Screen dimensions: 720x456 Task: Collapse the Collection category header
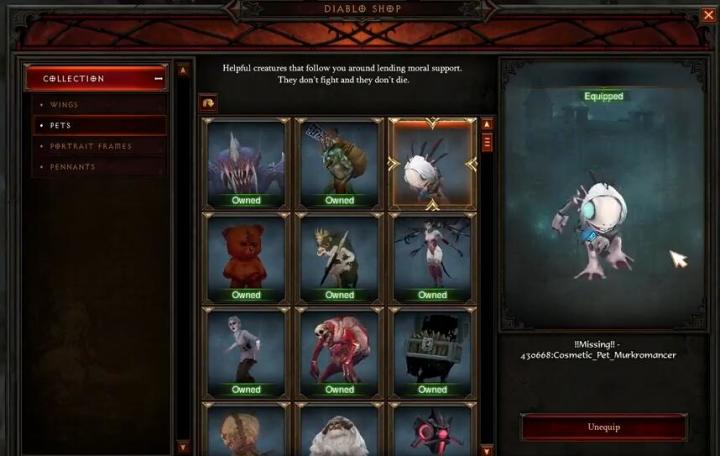[157, 79]
